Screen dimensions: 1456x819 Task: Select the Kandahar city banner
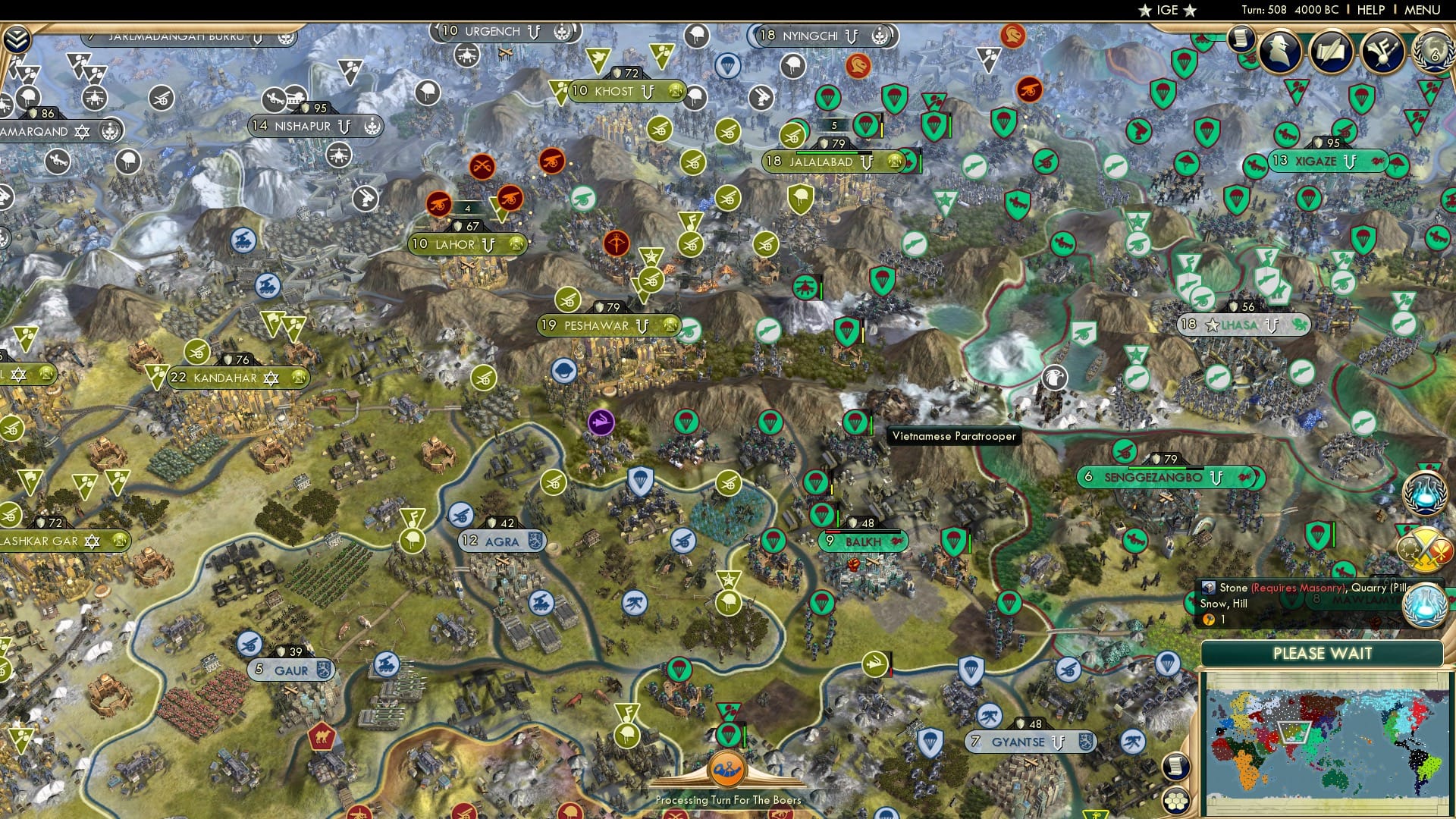click(225, 377)
